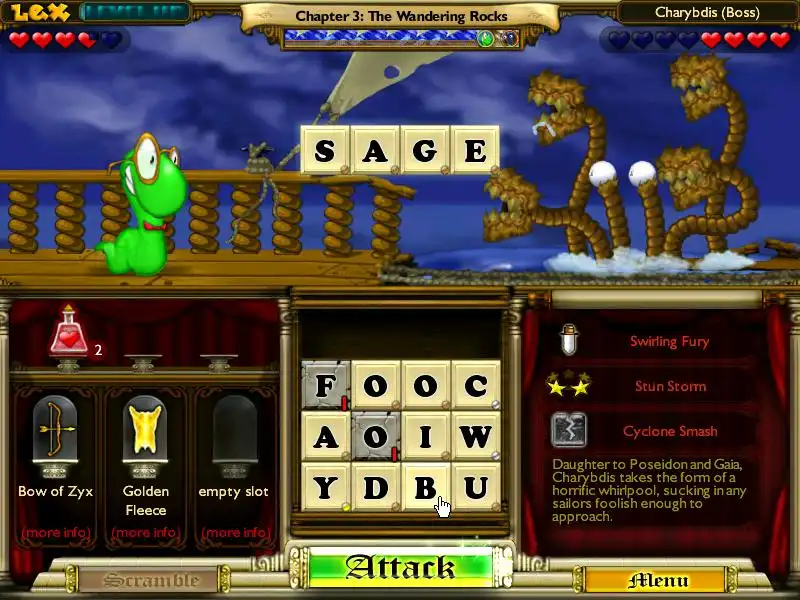This screenshot has width=800, height=600.
Task: Select the Bow of Zyx treasure icon
Action: tap(56, 430)
